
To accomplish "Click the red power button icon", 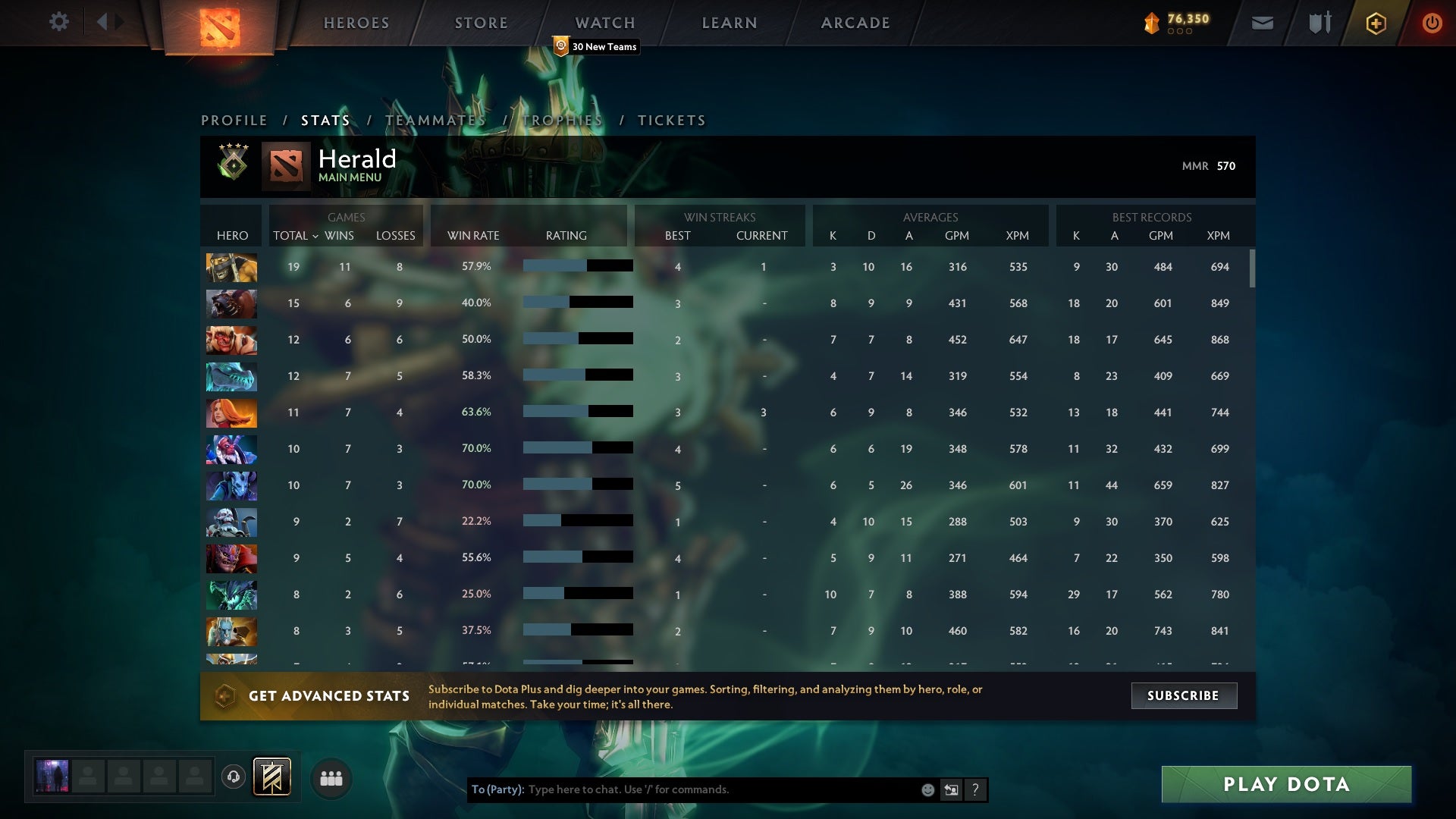I will click(1432, 23).
